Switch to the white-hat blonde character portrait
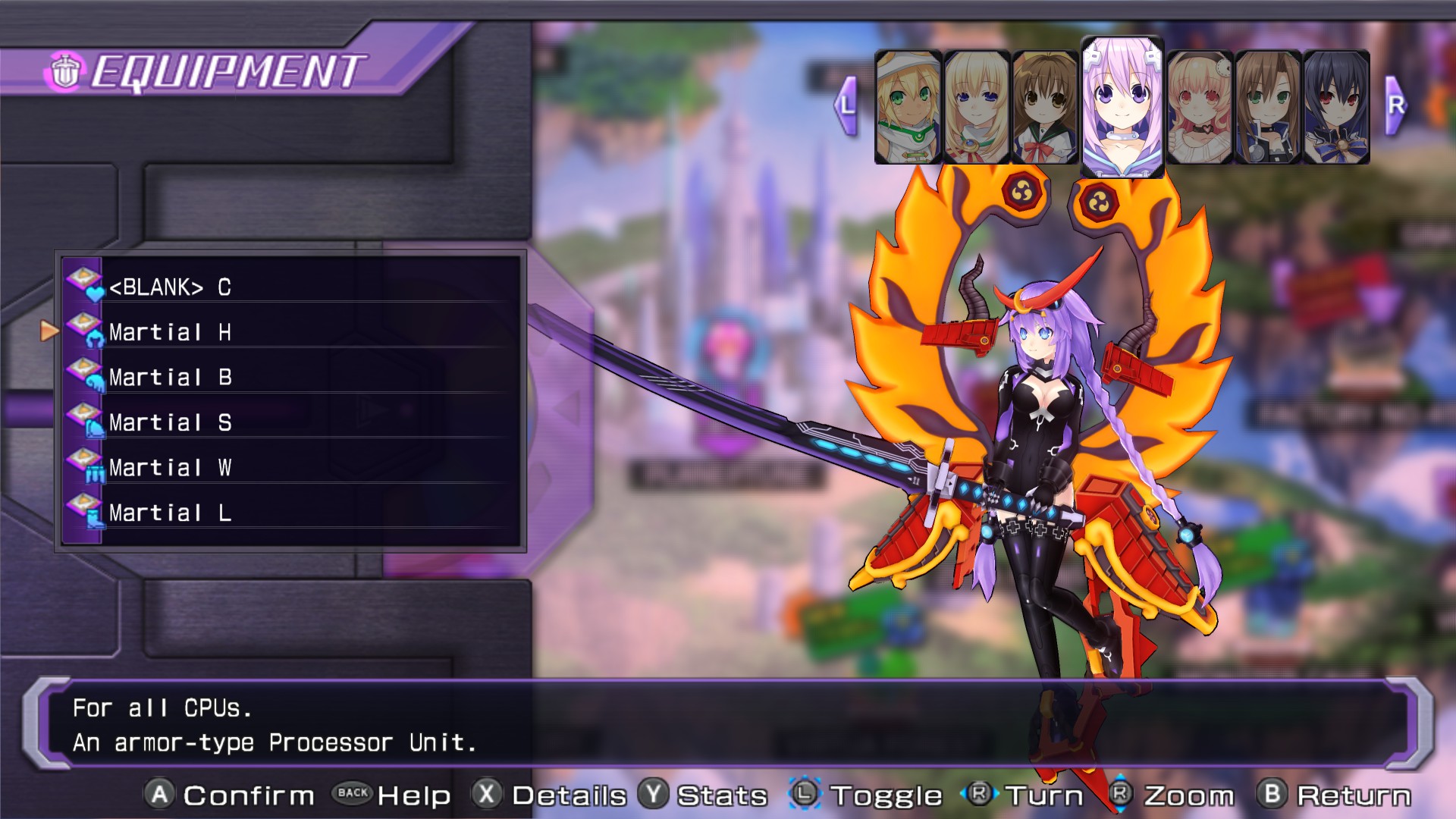The height and width of the screenshot is (819, 1456). pos(908,107)
